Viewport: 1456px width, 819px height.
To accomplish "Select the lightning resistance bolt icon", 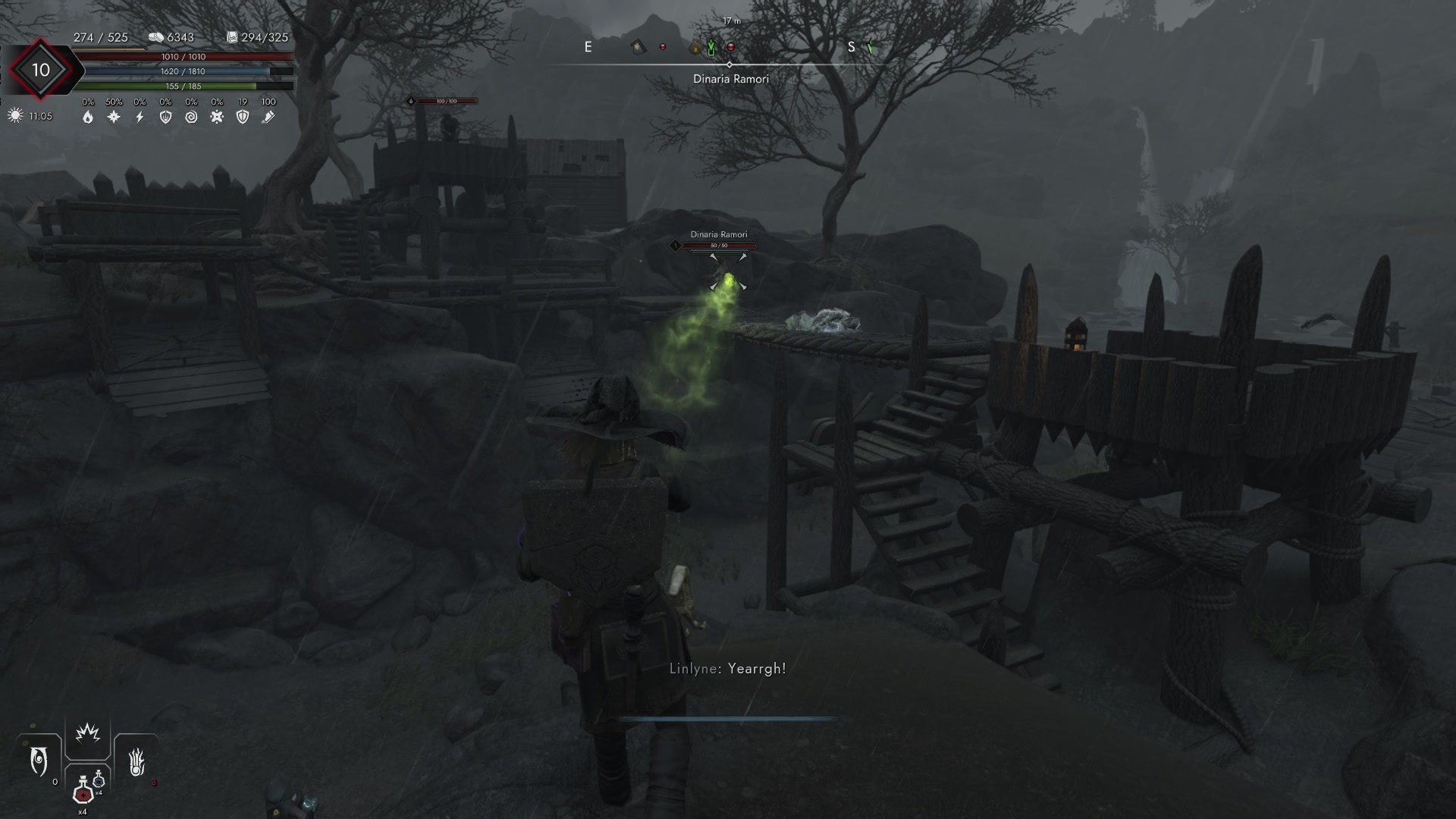I will [x=138, y=115].
